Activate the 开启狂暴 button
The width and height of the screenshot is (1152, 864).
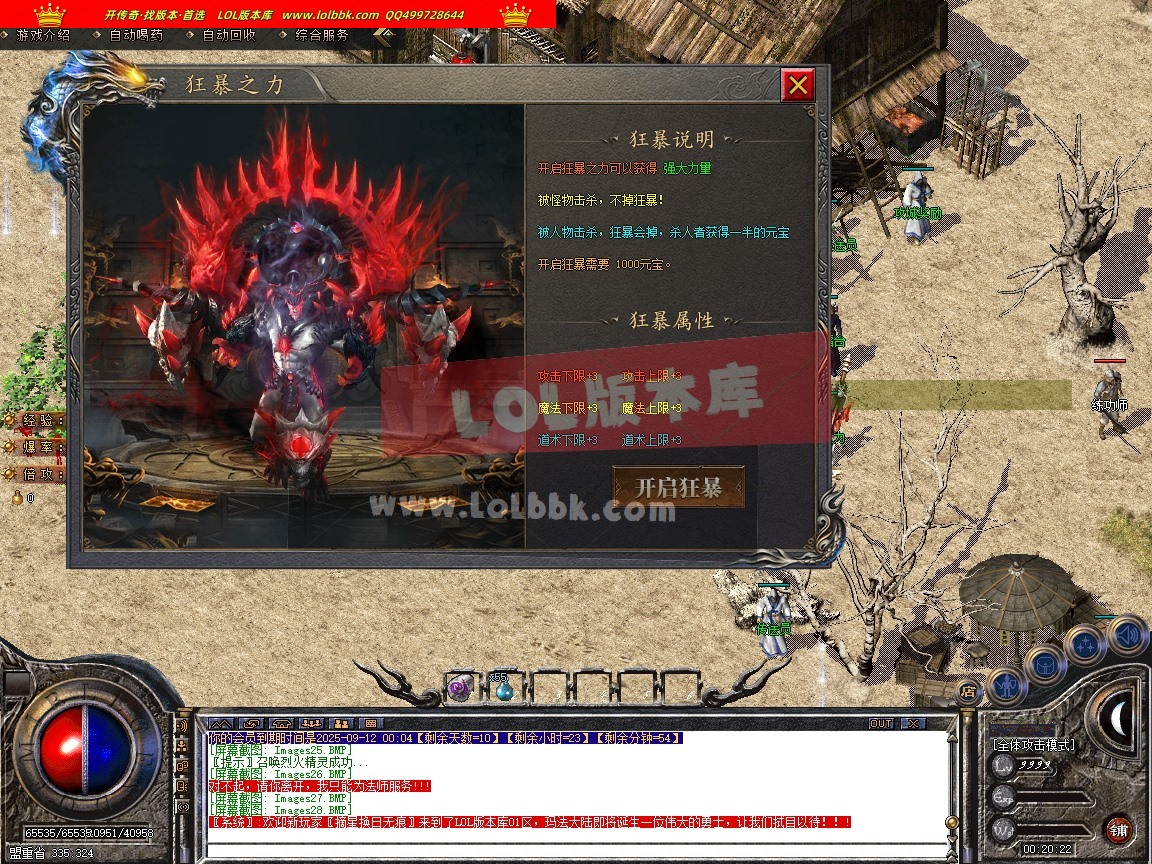pyautogui.click(x=679, y=488)
